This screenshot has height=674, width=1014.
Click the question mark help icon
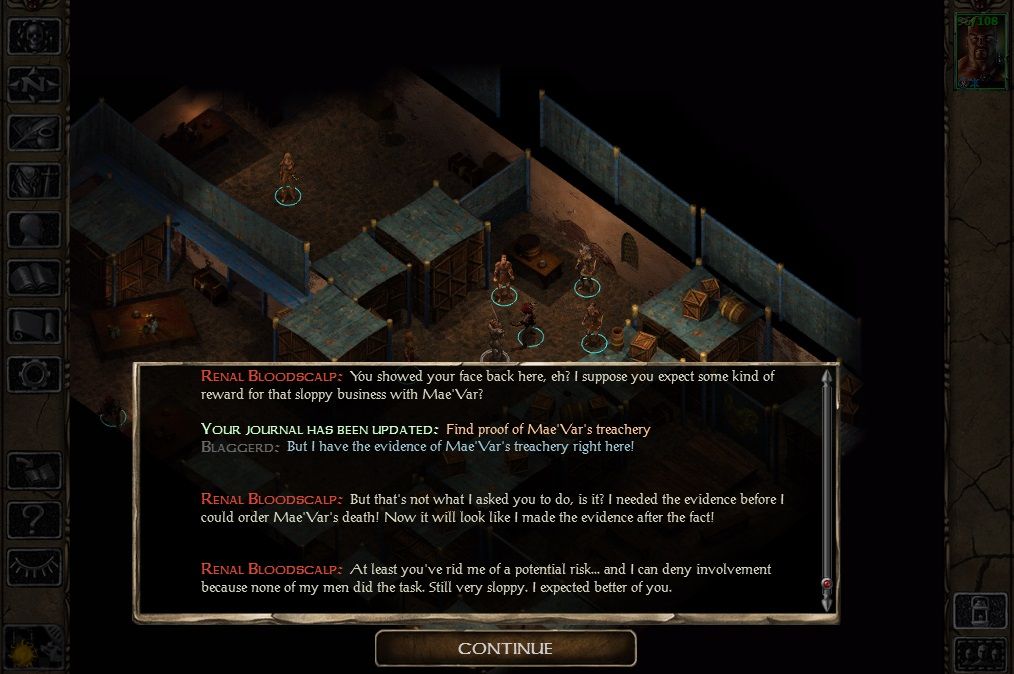(34, 519)
